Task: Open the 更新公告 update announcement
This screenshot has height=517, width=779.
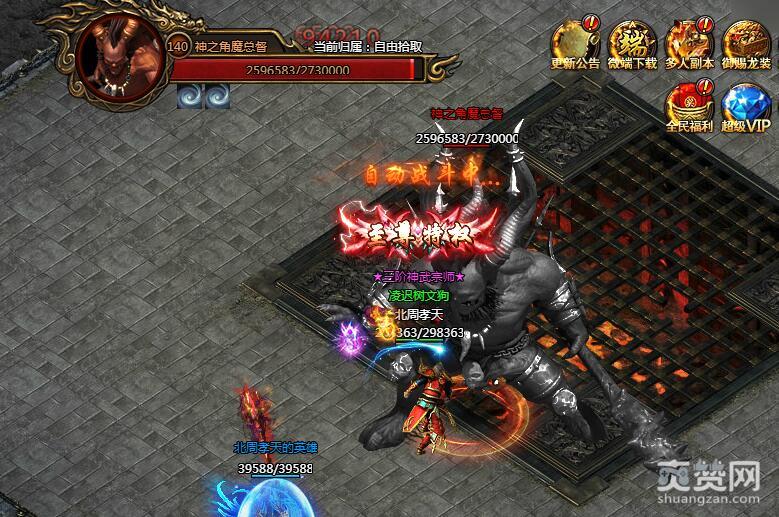Action: tap(575, 41)
